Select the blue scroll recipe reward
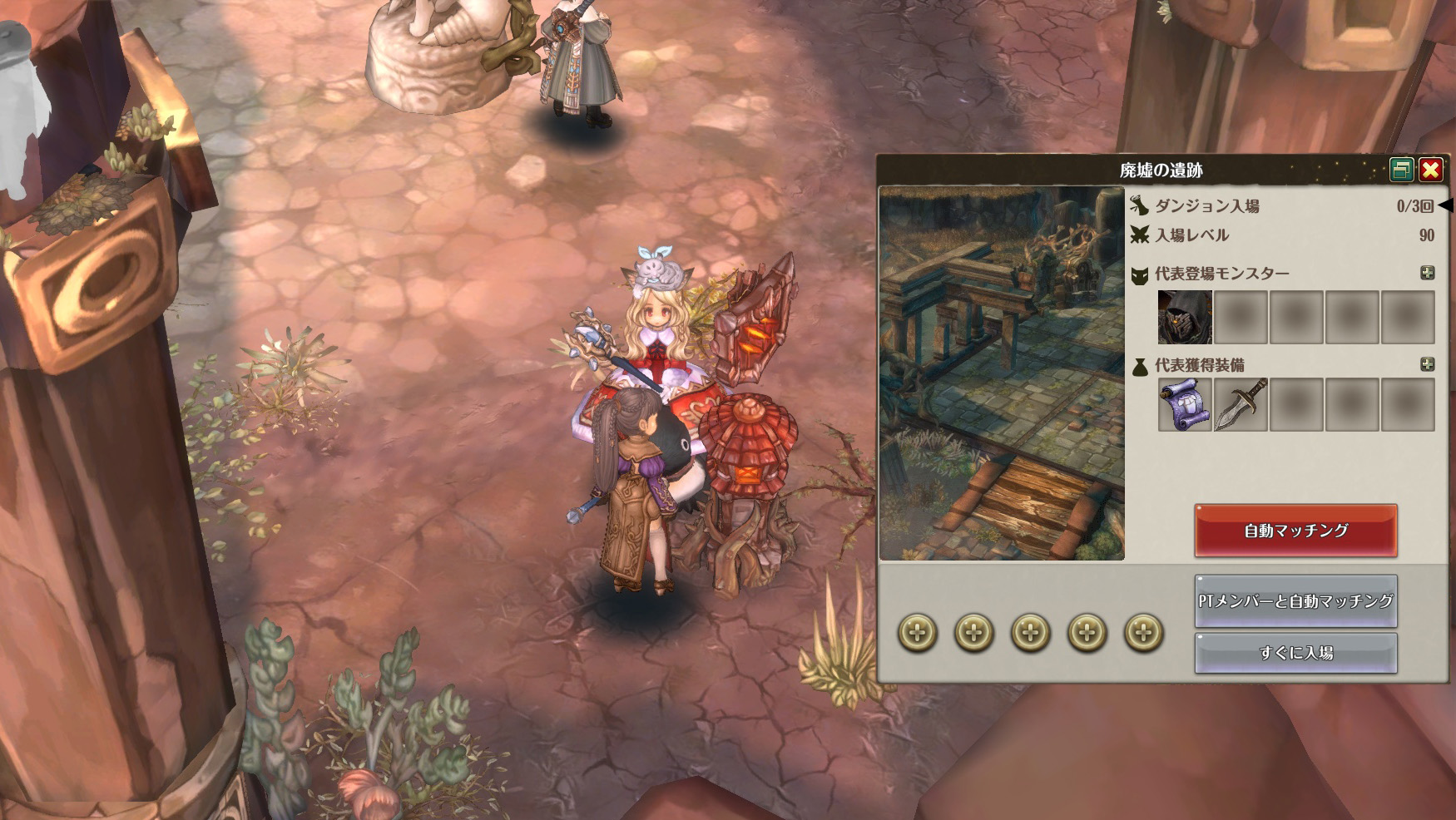Viewport: 1456px width, 820px height. click(1185, 405)
